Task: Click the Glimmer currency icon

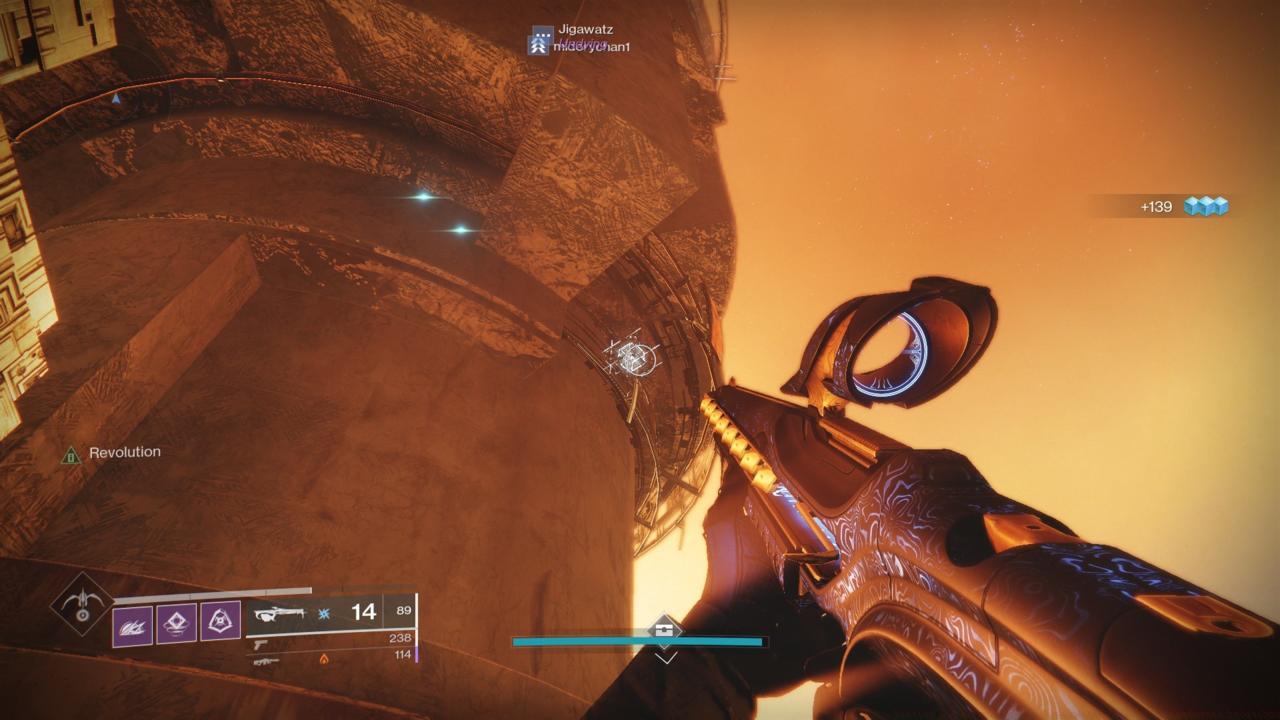Action: point(1208,205)
